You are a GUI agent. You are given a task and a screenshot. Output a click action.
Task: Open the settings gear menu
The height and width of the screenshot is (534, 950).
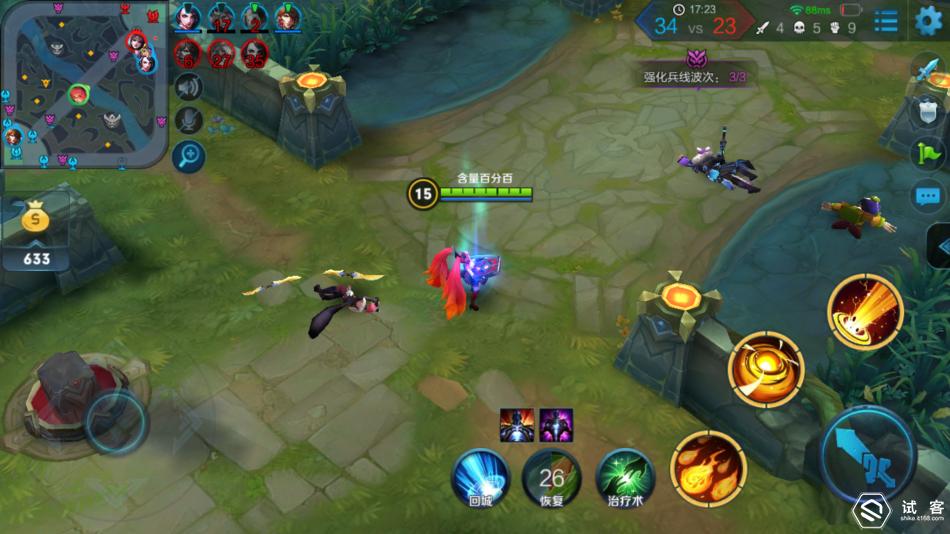click(x=928, y=19)
